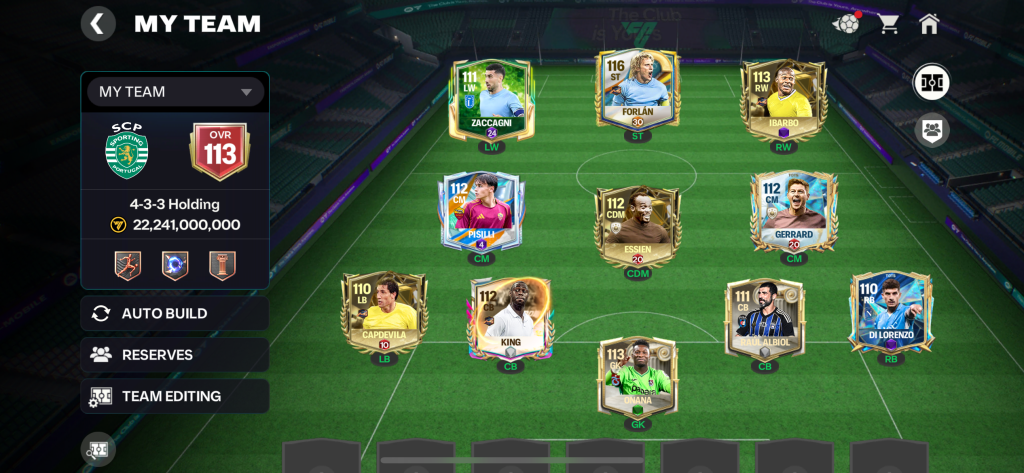Switch to the pitch formation view

[x=931, y=82]
